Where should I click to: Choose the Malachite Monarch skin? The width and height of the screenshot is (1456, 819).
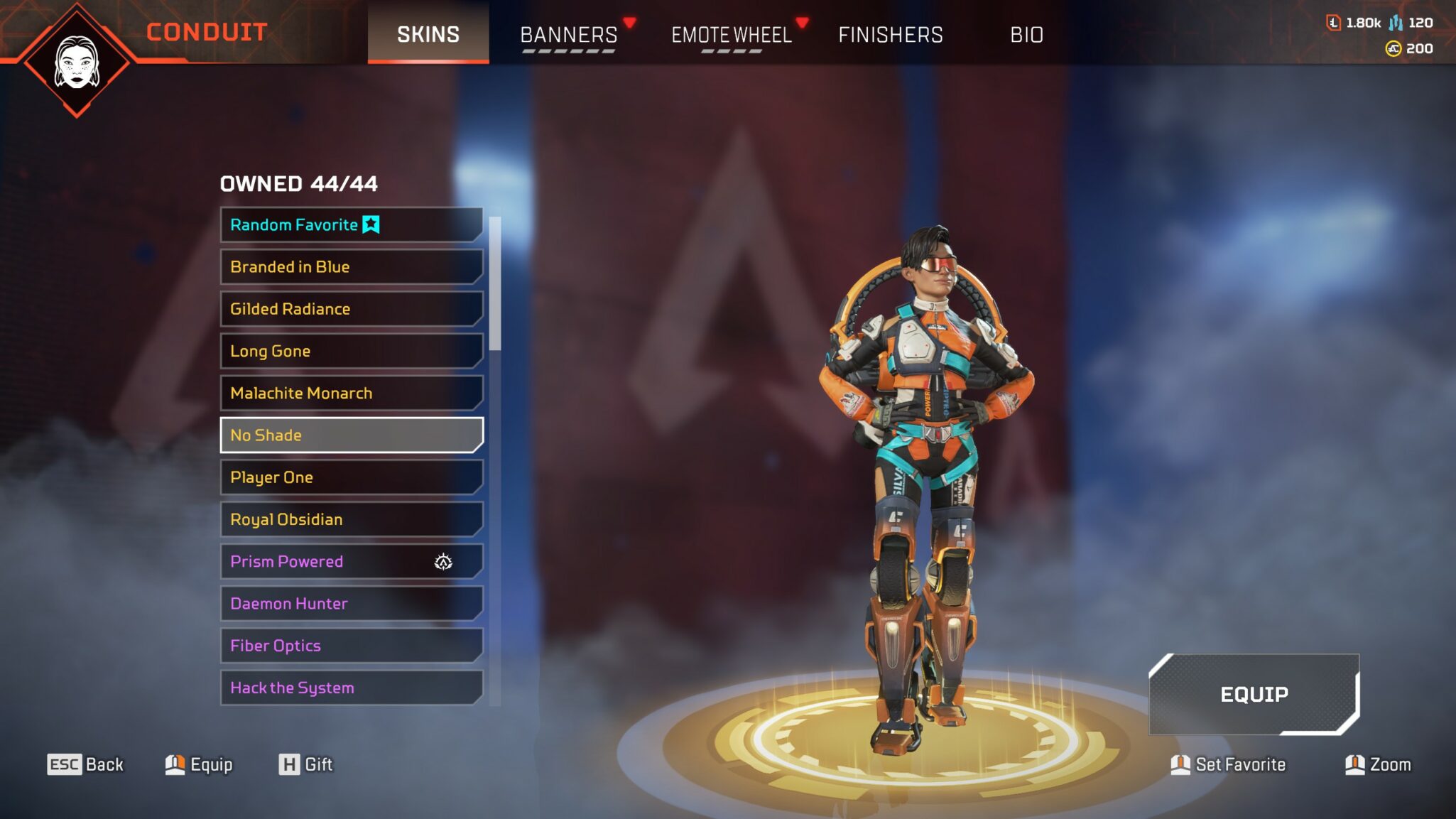351,393
